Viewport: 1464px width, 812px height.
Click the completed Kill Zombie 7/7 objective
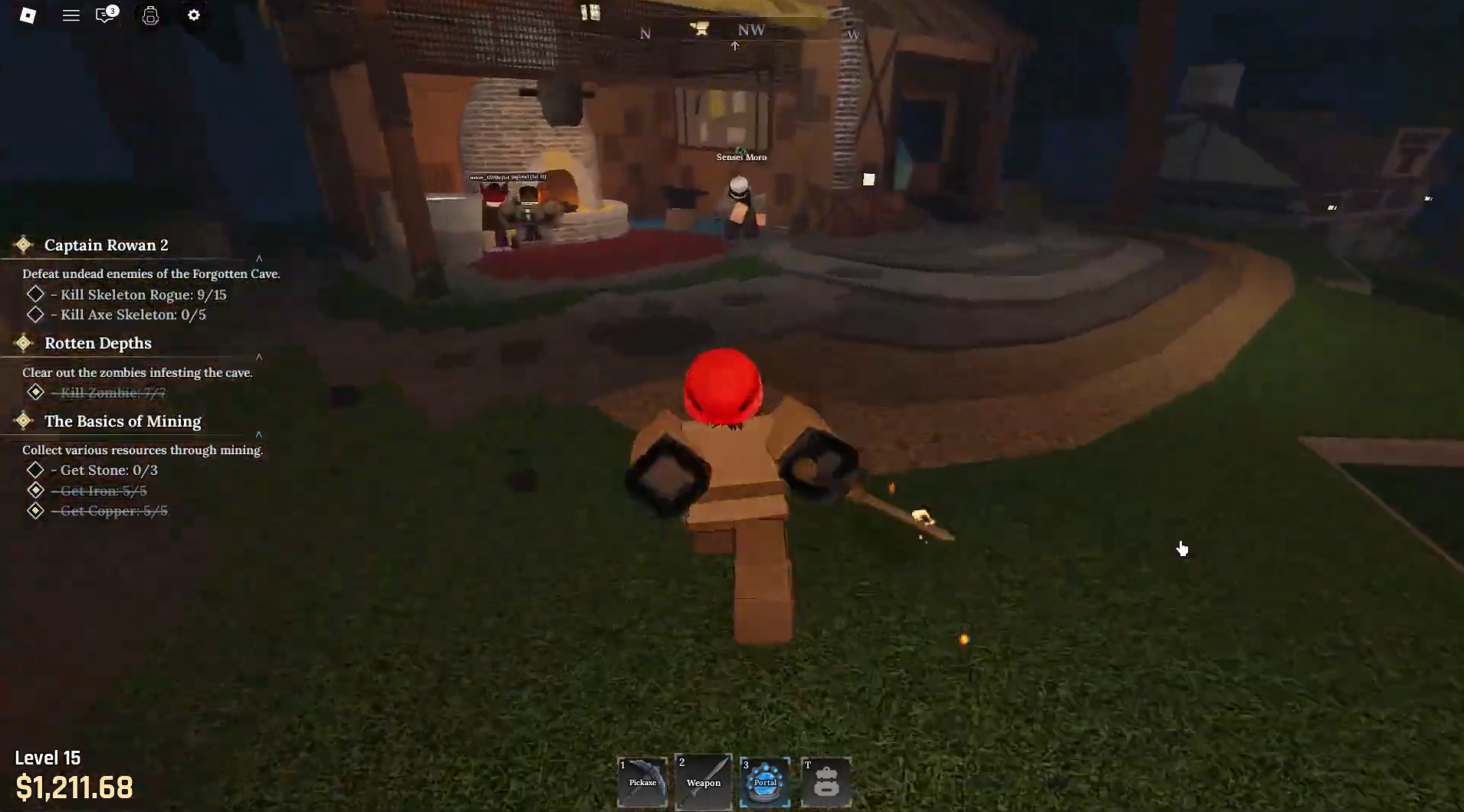tap(110, 392)
